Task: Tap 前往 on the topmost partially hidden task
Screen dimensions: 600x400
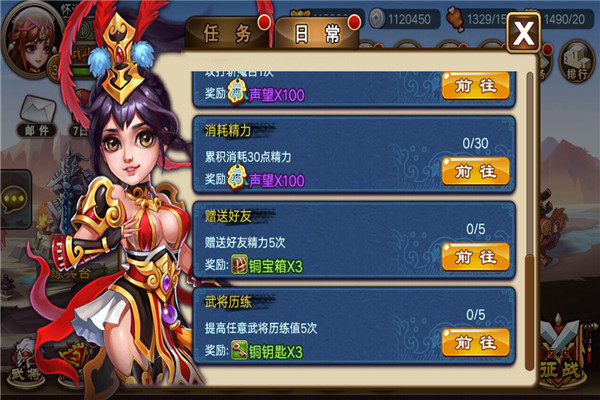Action: [x=475, y=85]
